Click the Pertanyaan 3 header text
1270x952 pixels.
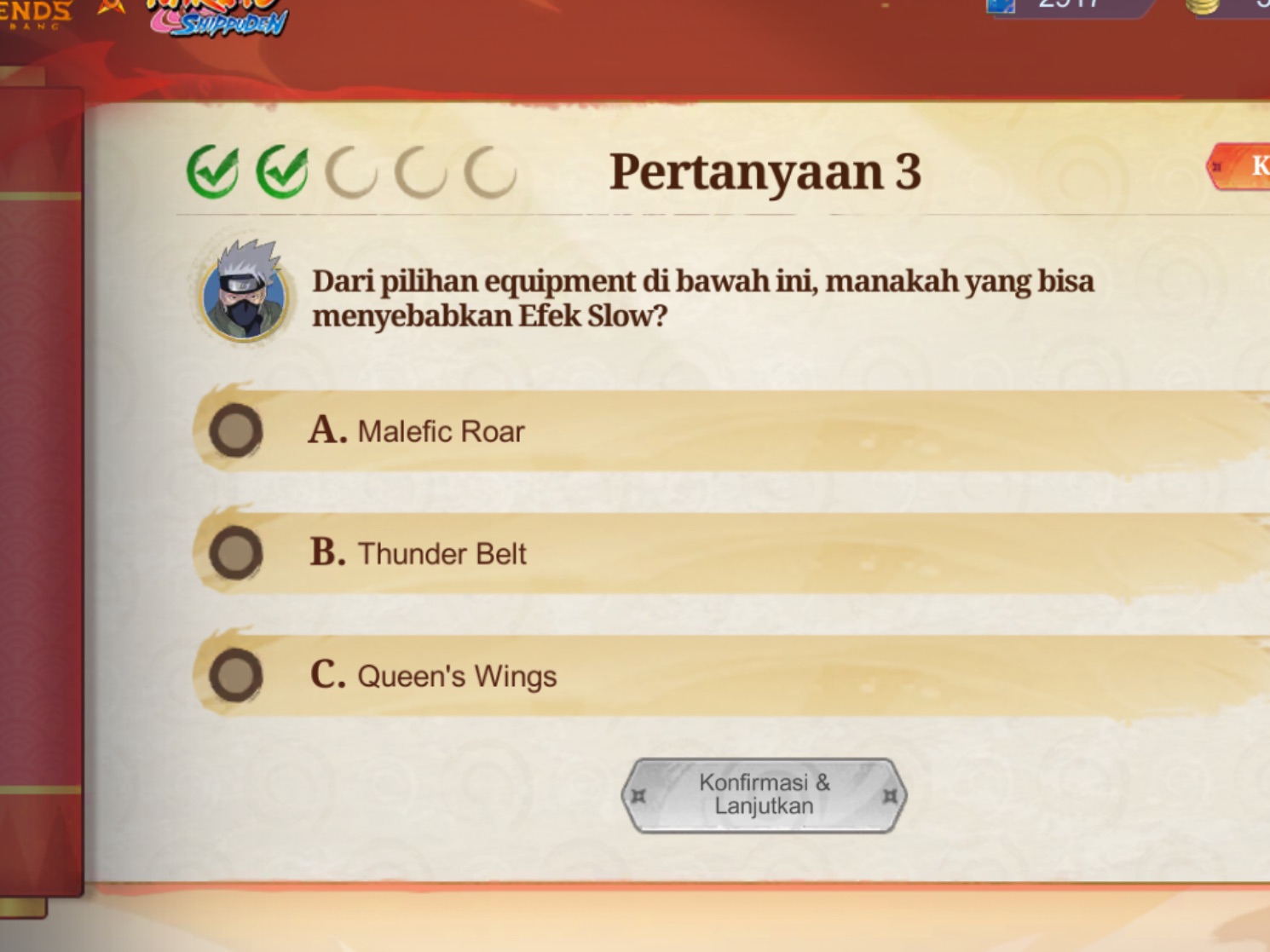766,169
